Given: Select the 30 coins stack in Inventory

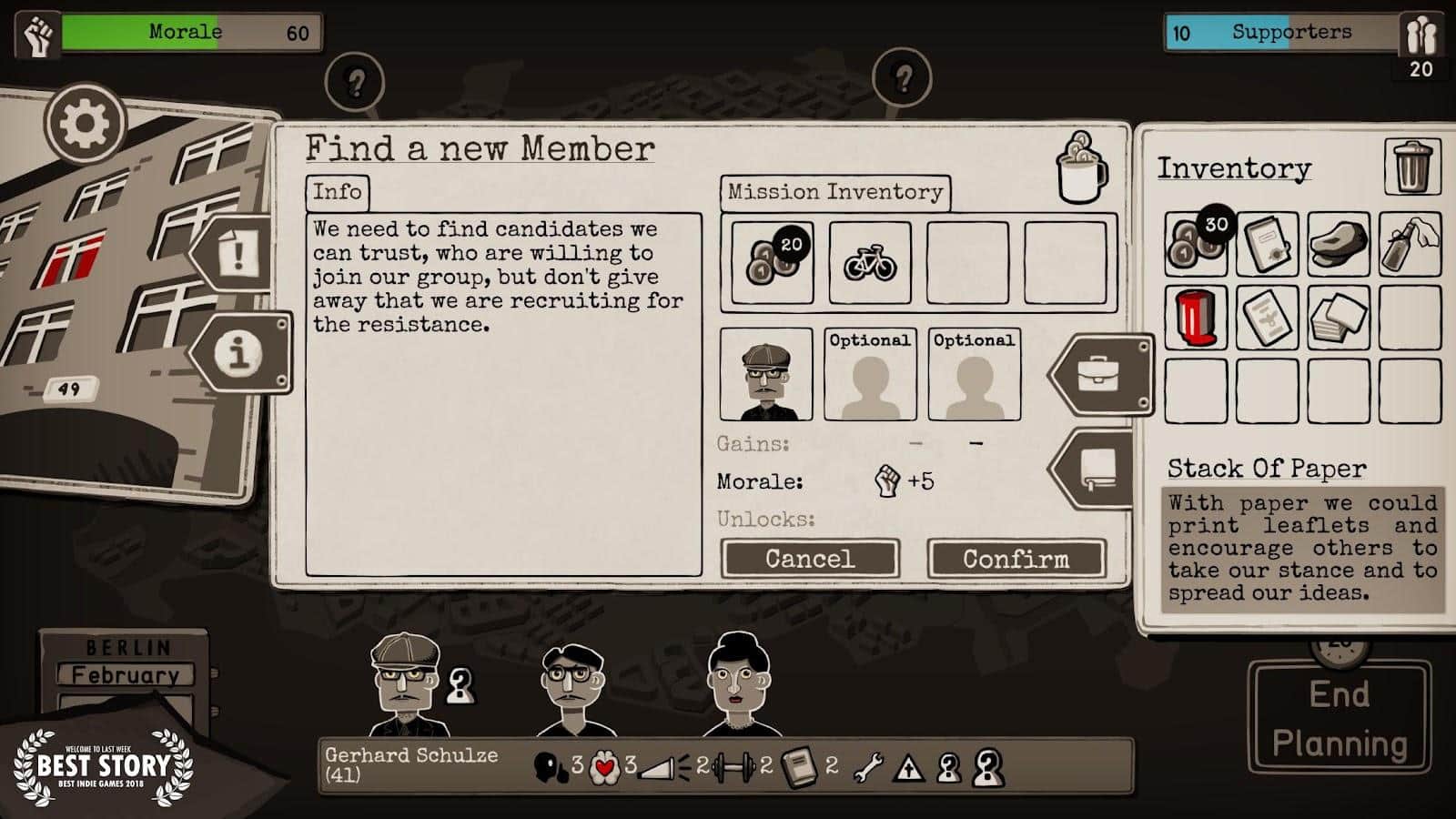Looking at the screenshot, I should [x=1196, y=244].
